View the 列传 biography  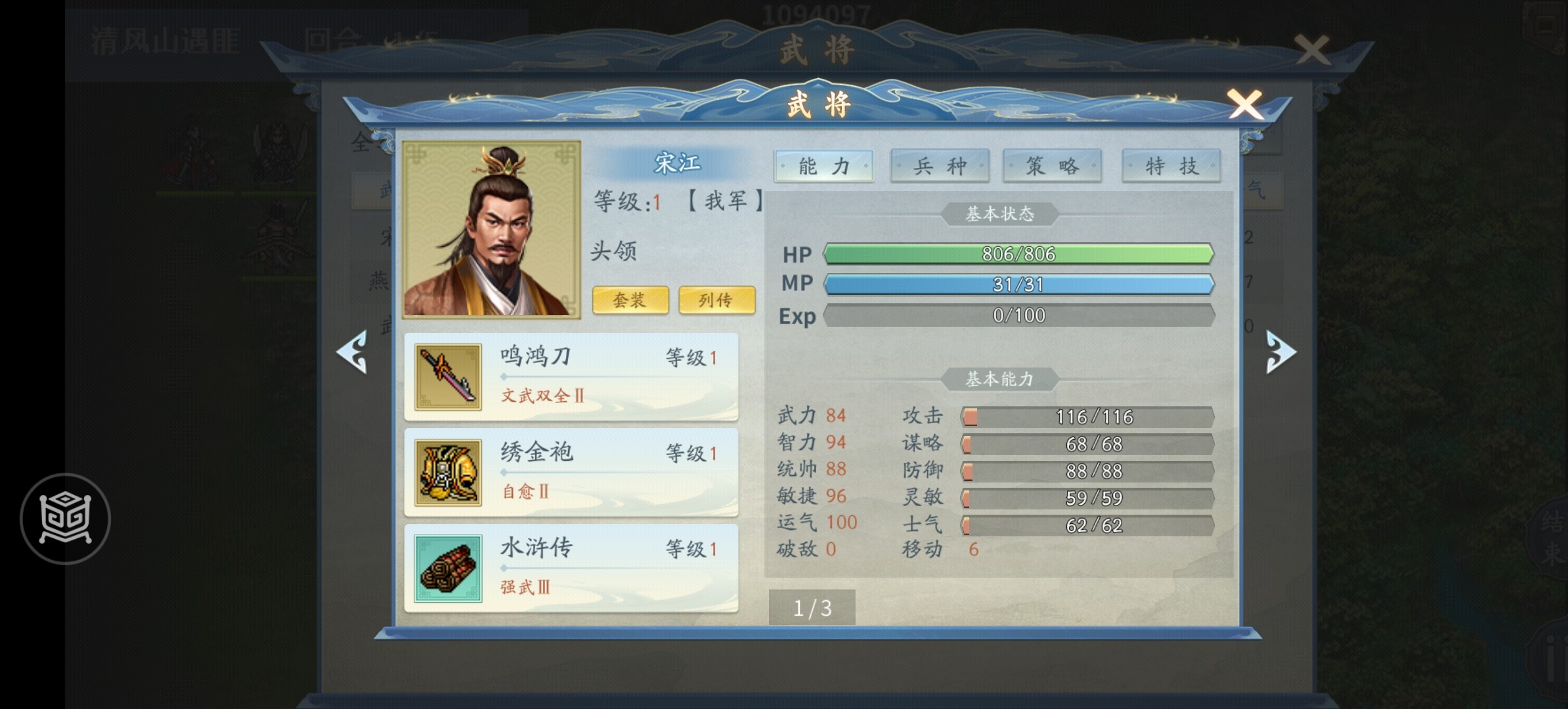[716, 300]
